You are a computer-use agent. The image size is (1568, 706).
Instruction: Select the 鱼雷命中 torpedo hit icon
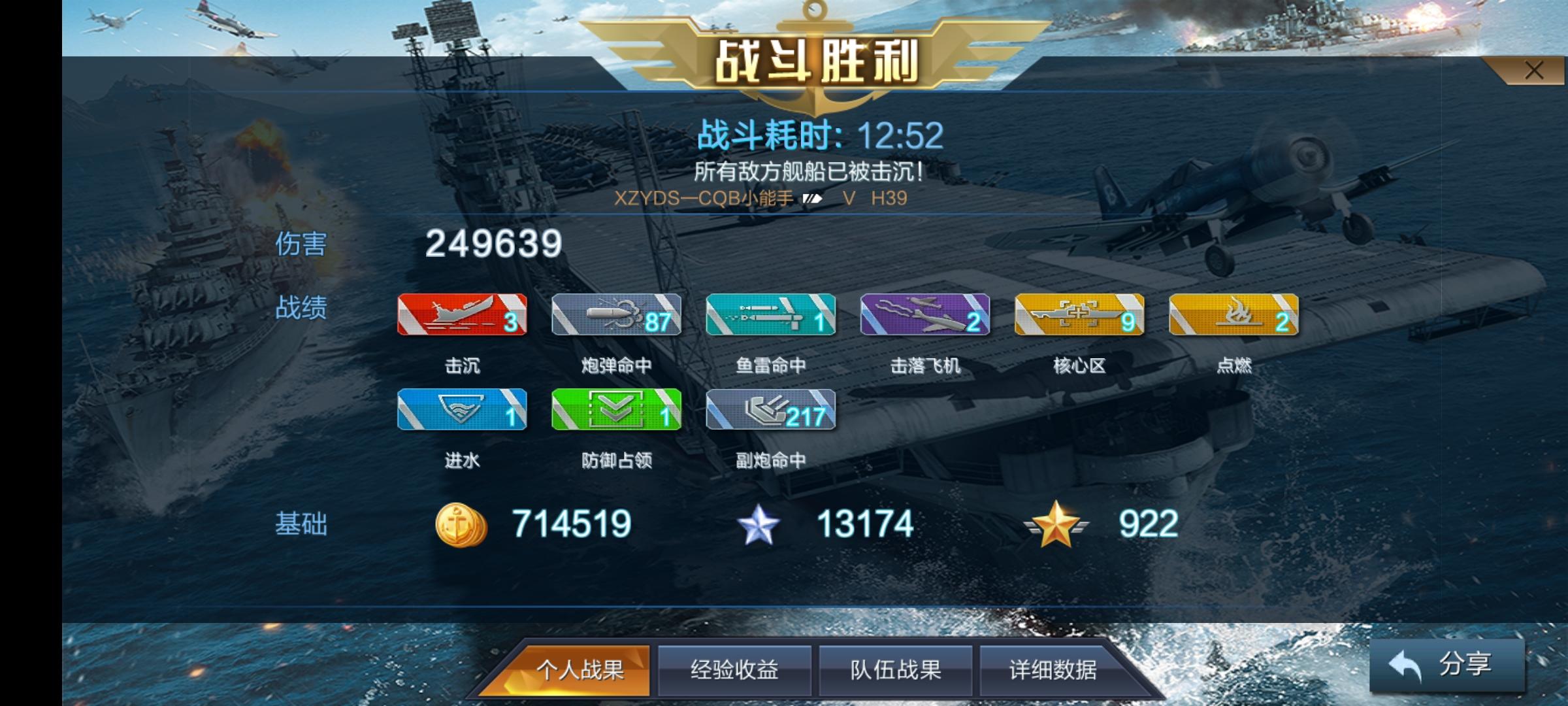pyautogui.click(x=770, y=317)
